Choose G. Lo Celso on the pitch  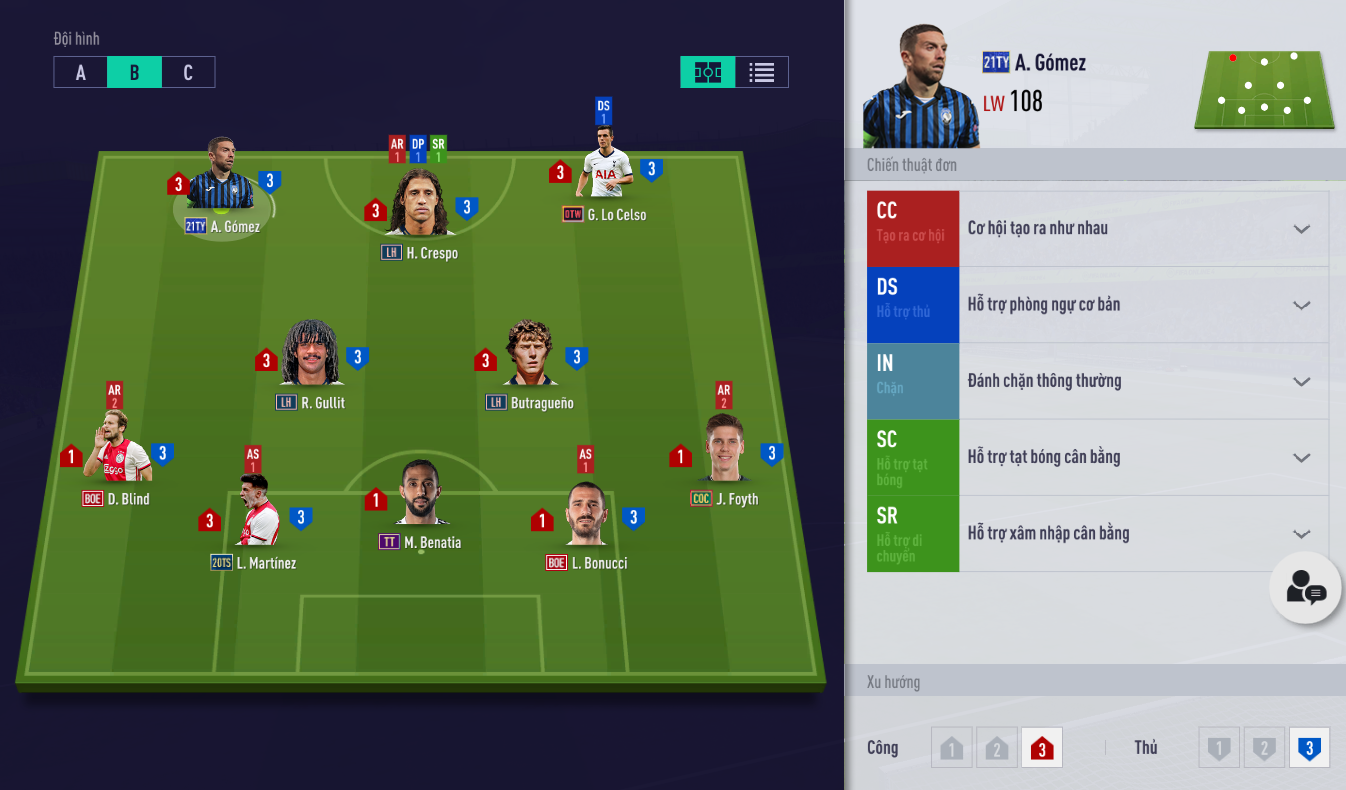[x=605, y=172]
